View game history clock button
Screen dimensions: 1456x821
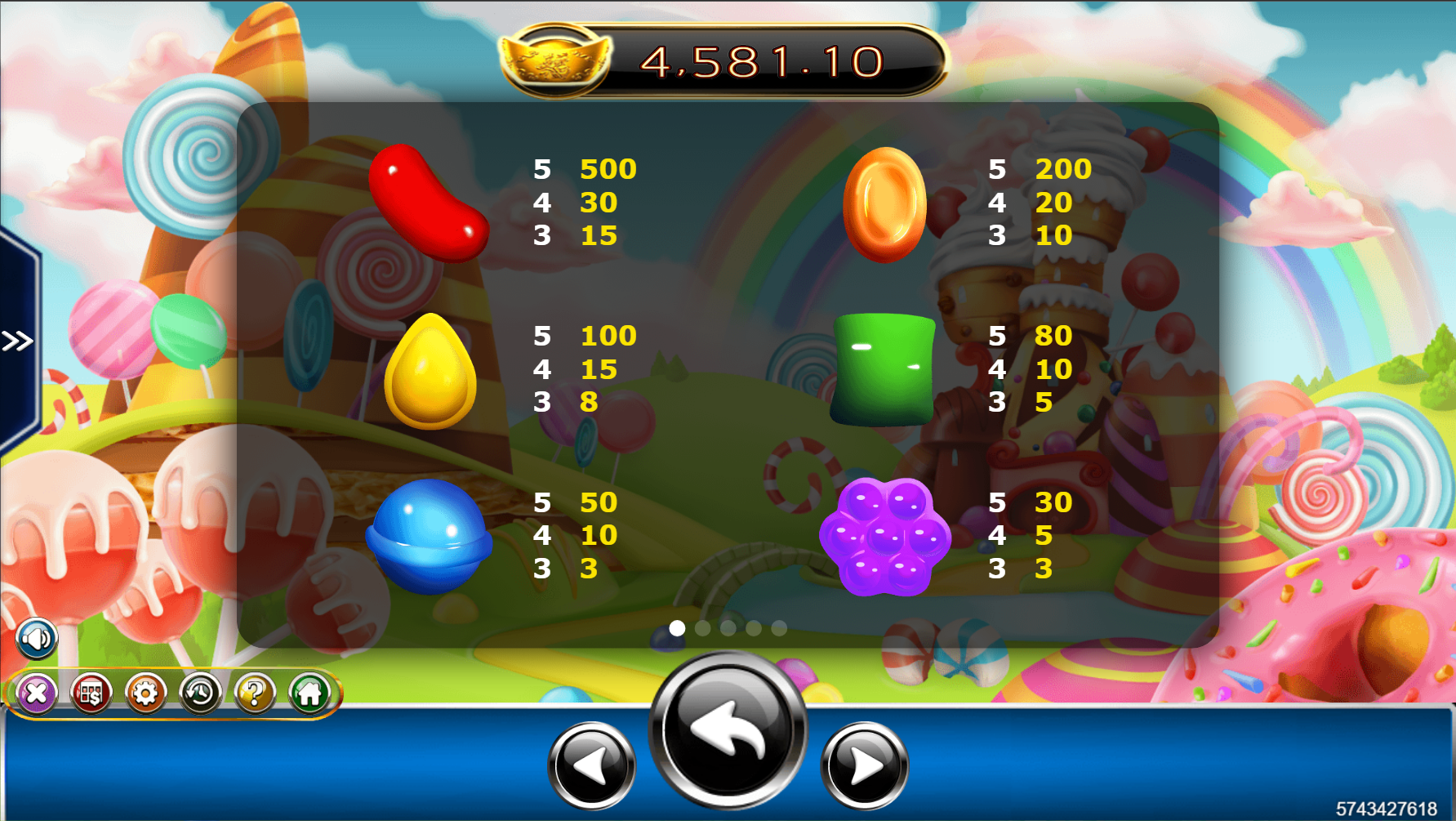tap(200, 694)
